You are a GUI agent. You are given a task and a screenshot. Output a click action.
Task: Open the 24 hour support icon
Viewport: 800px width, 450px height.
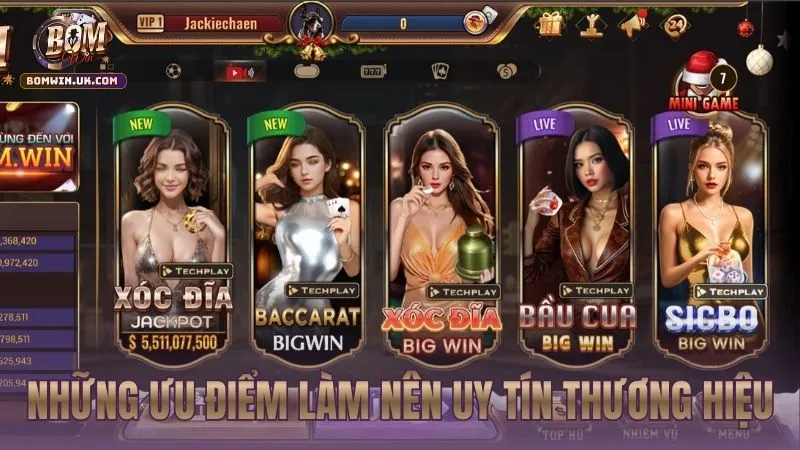(x=675, y=23)
